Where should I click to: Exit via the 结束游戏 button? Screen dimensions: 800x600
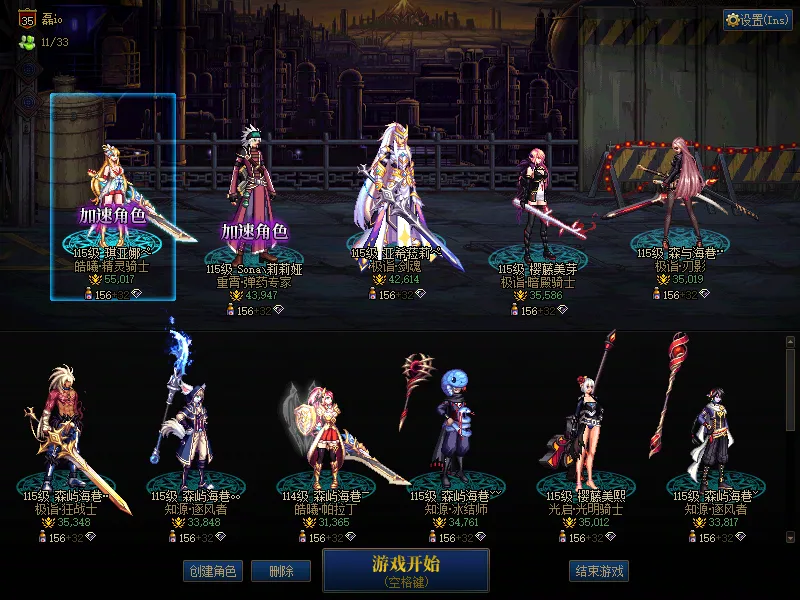(599, 571)
